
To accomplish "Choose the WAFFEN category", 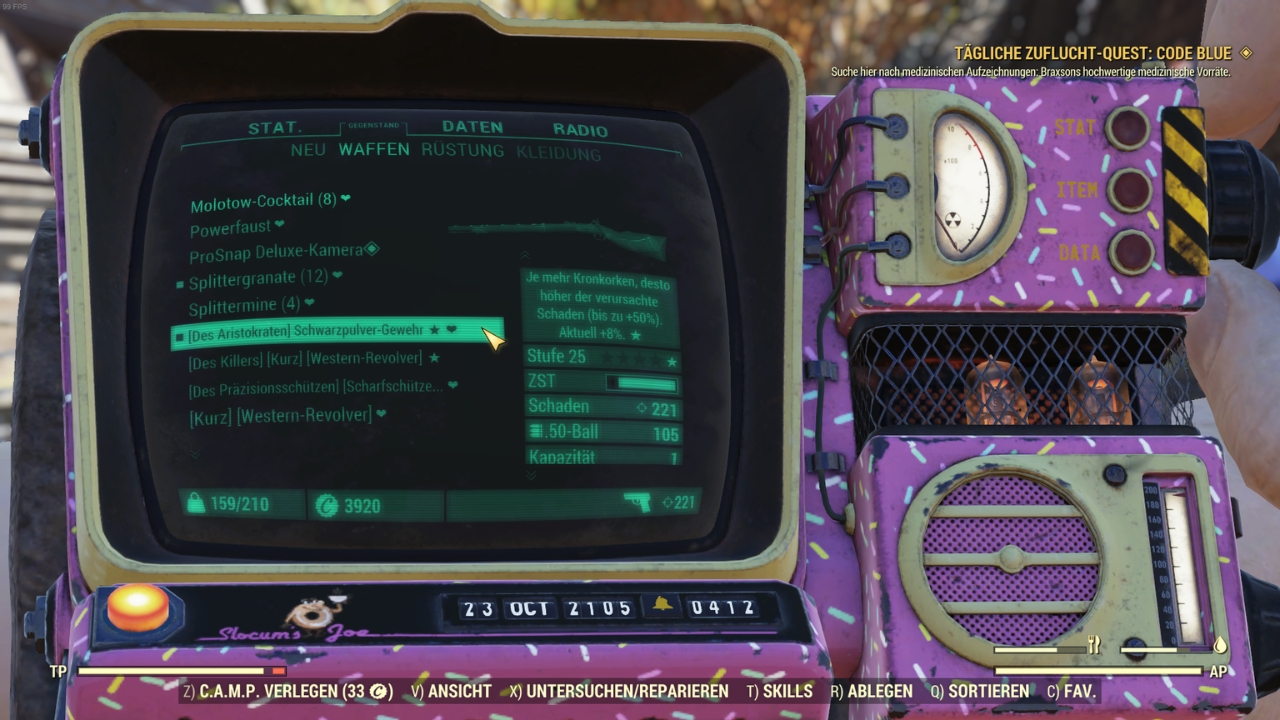I will 374,150.
